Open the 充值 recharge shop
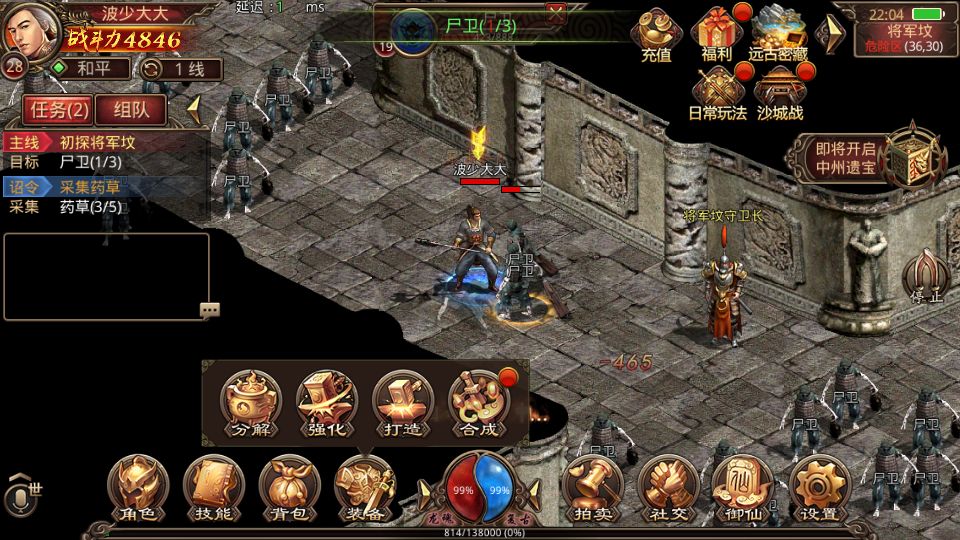 tap(656, 35)
